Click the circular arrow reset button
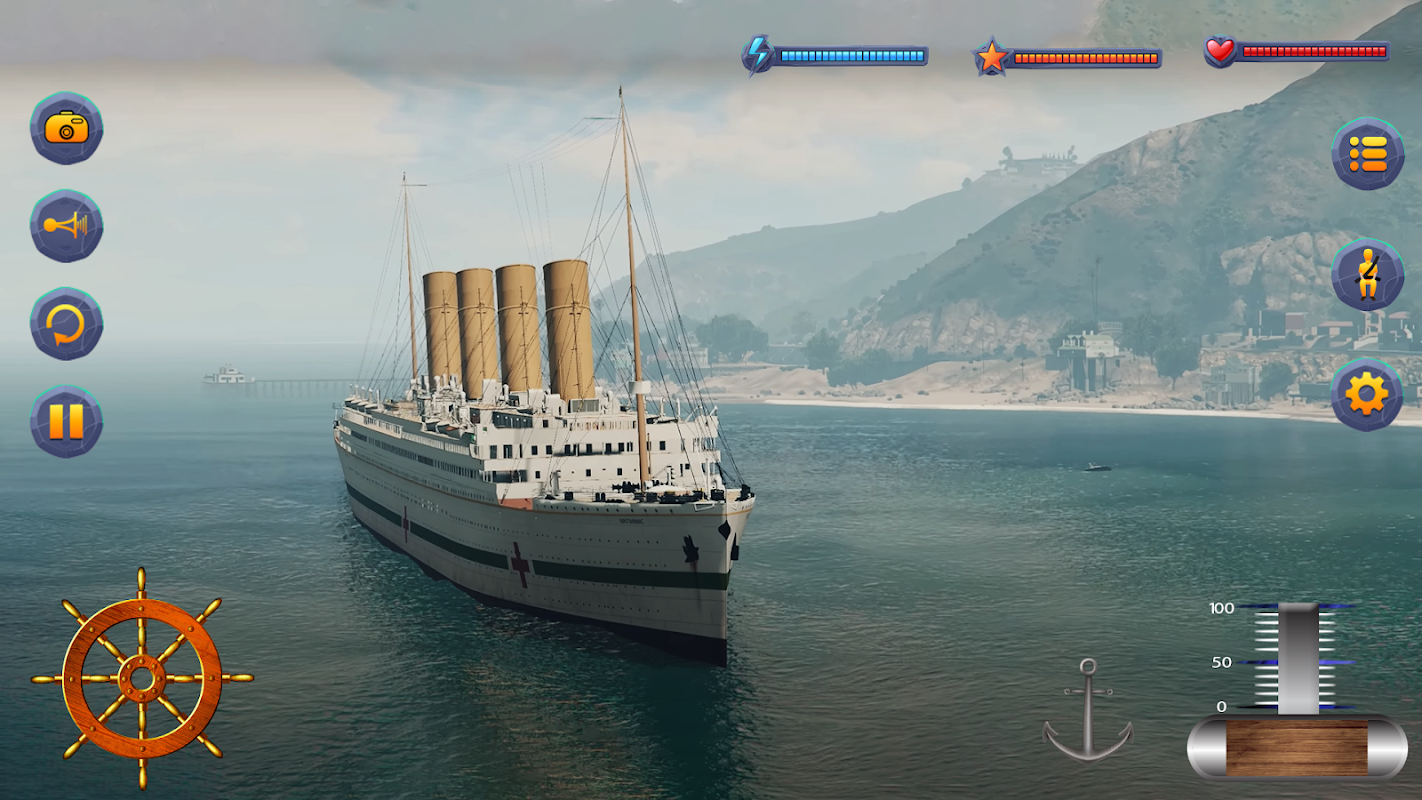 coord(66,324)
